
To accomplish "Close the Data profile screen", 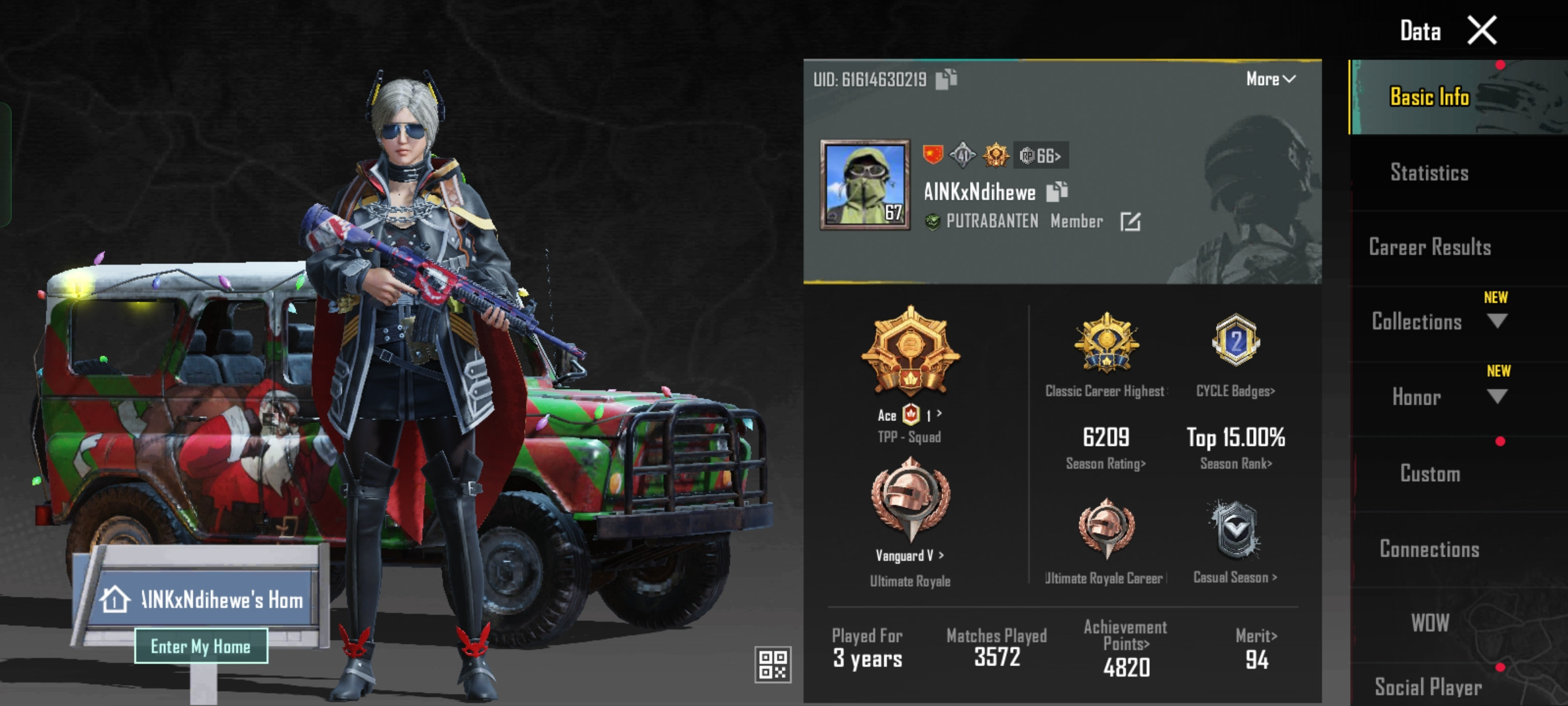I will point(1482,31).
